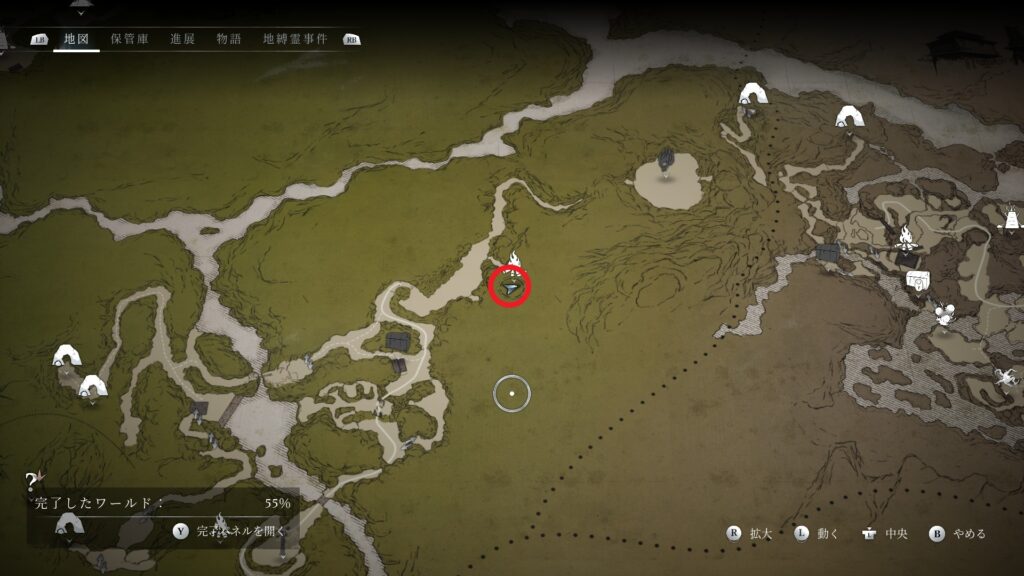Choose the campfire marker above the player arrow
This screenshot has height=576, width=1024.
point(514,260)
